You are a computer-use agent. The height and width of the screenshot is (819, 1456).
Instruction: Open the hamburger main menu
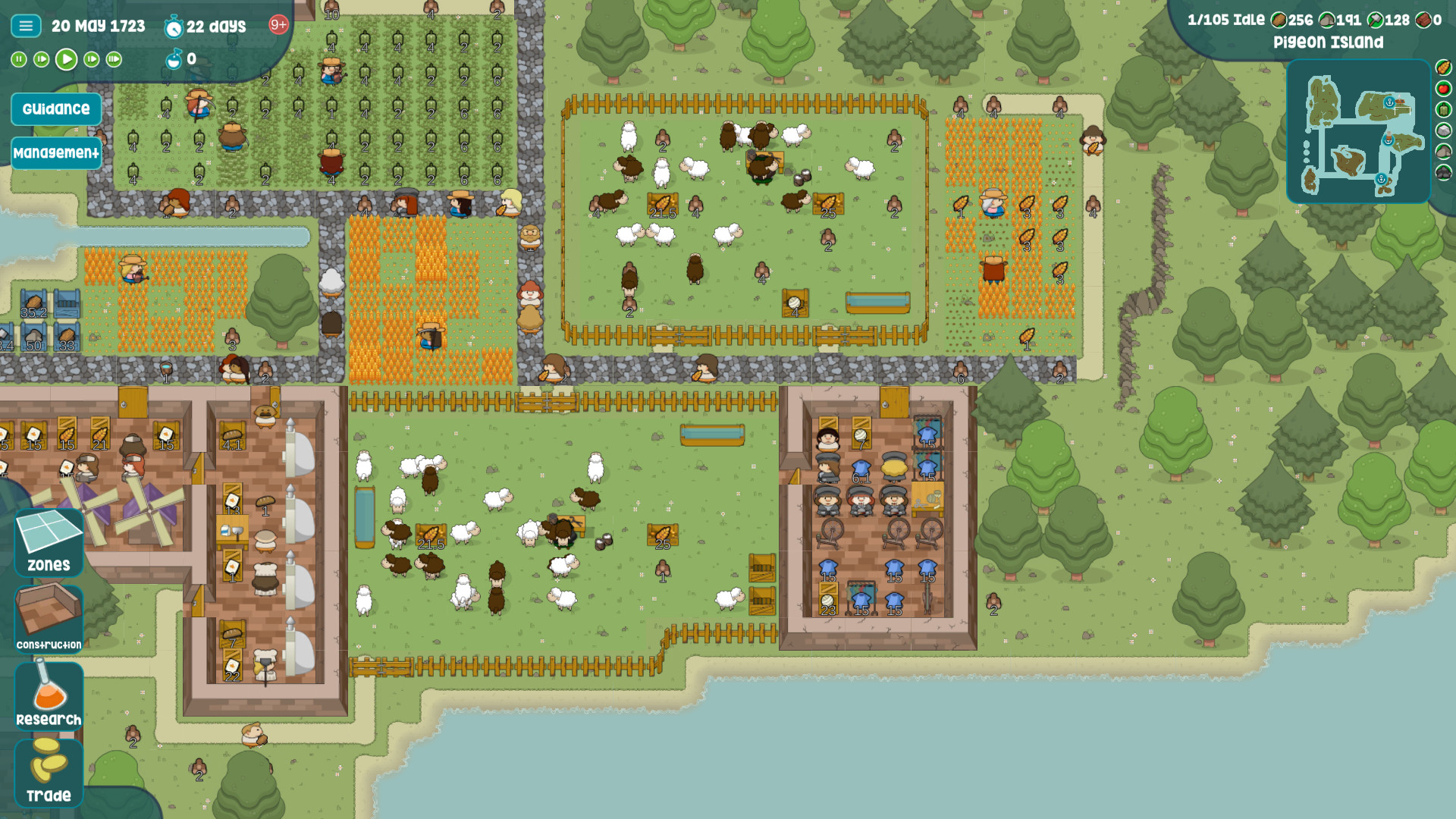tap(26, 25)
